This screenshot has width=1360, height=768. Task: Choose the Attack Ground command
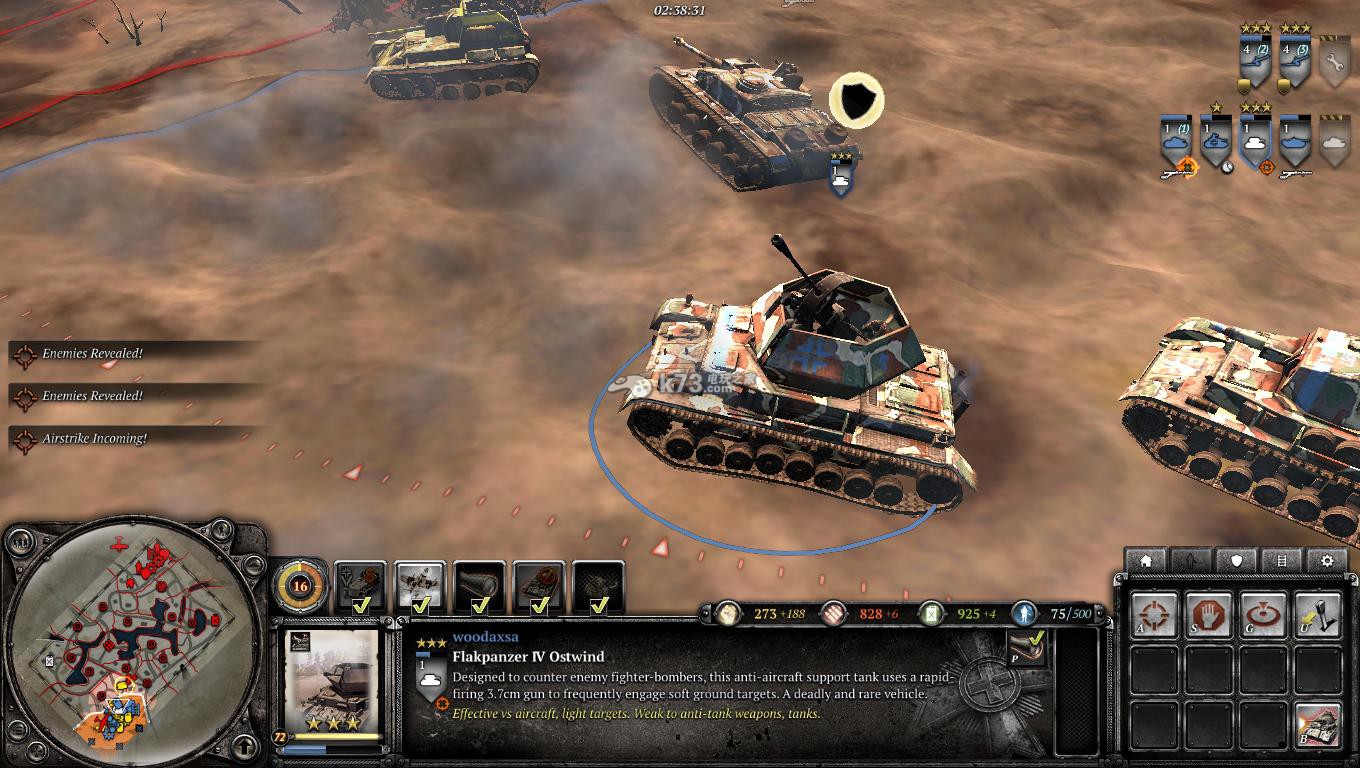1262,616
